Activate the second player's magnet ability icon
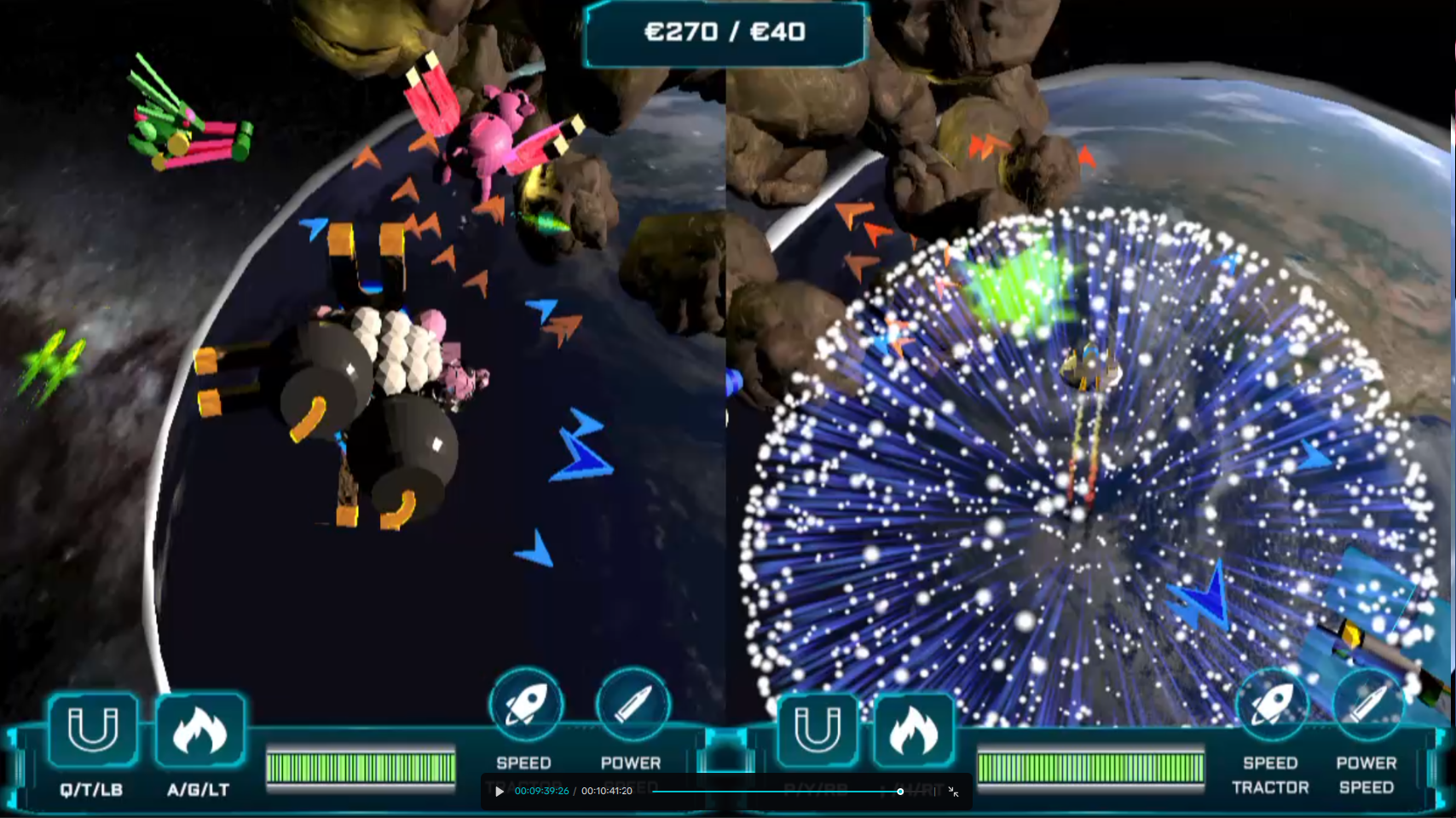This screenshot has width=1456, height=818. point(817,730)
